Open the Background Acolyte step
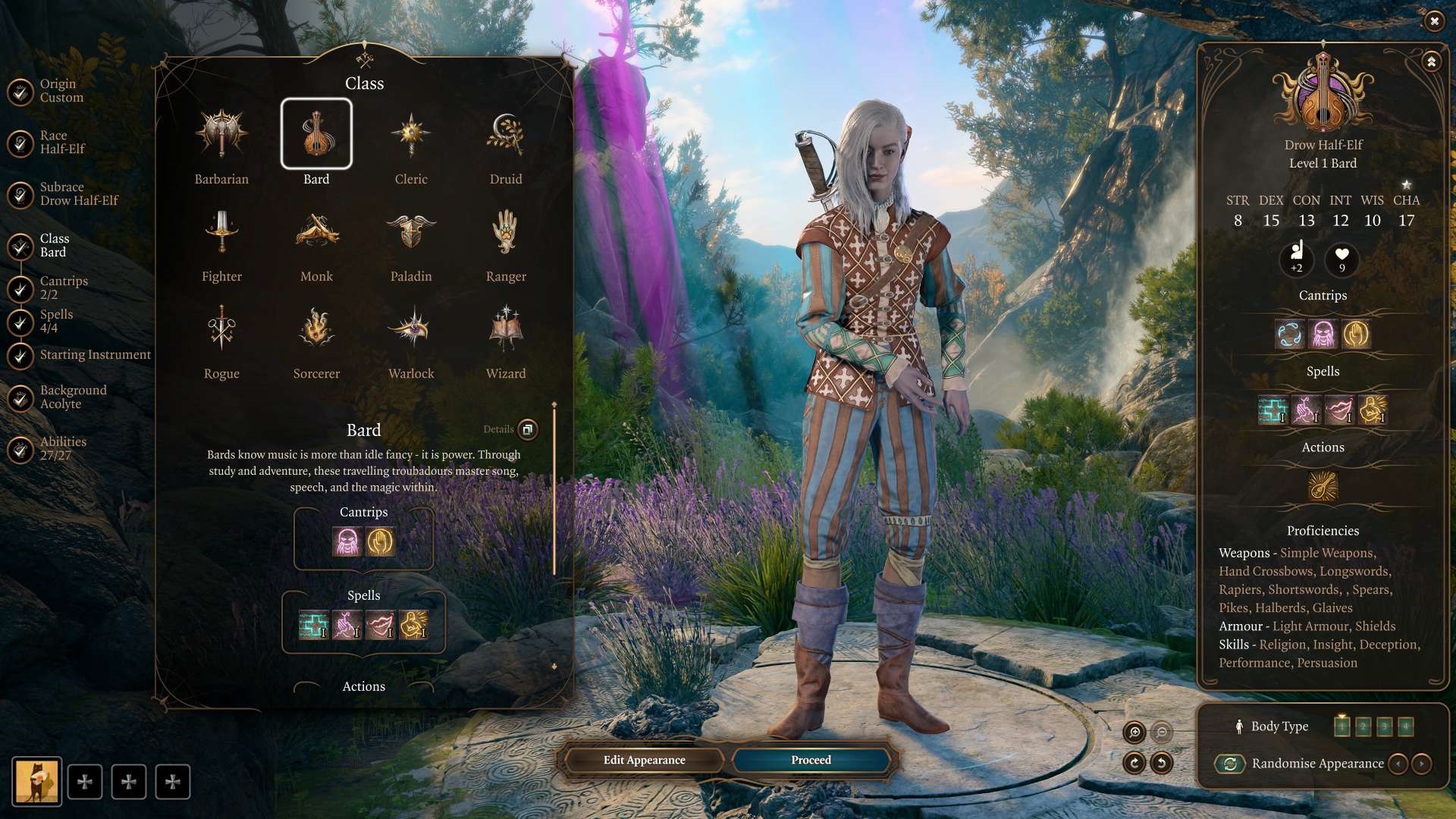Viewport: 1456px width, 819px height. tap(72, 397)
